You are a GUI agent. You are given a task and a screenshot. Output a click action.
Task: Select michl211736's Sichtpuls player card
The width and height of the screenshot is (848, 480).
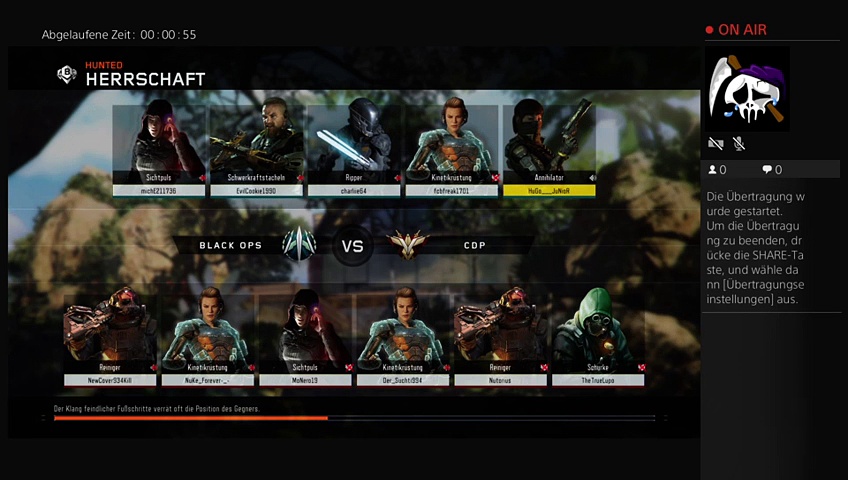[x=158, y=148]
